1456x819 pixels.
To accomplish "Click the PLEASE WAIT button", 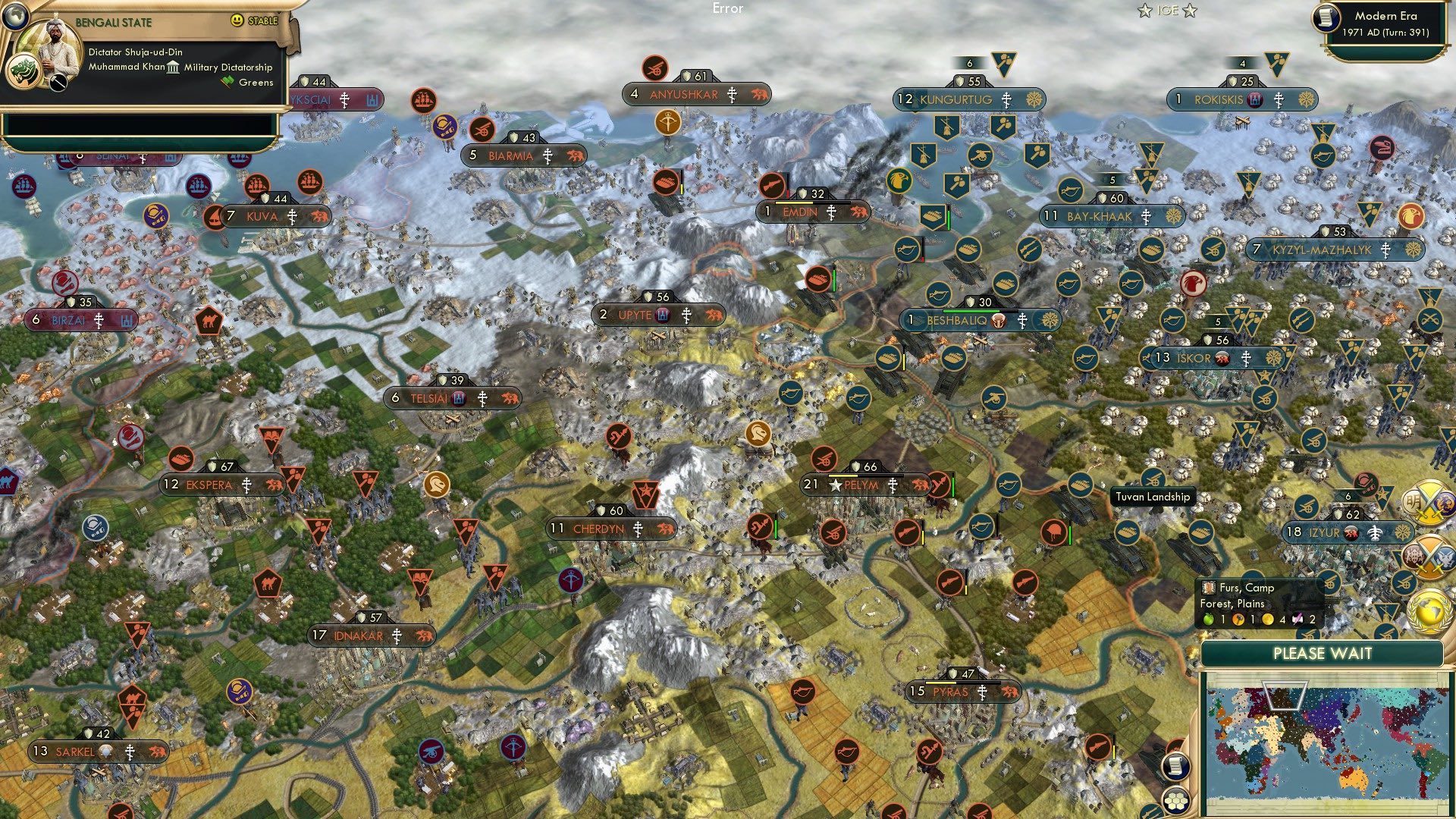I will pyautogui.click(x=1323, y=653).
